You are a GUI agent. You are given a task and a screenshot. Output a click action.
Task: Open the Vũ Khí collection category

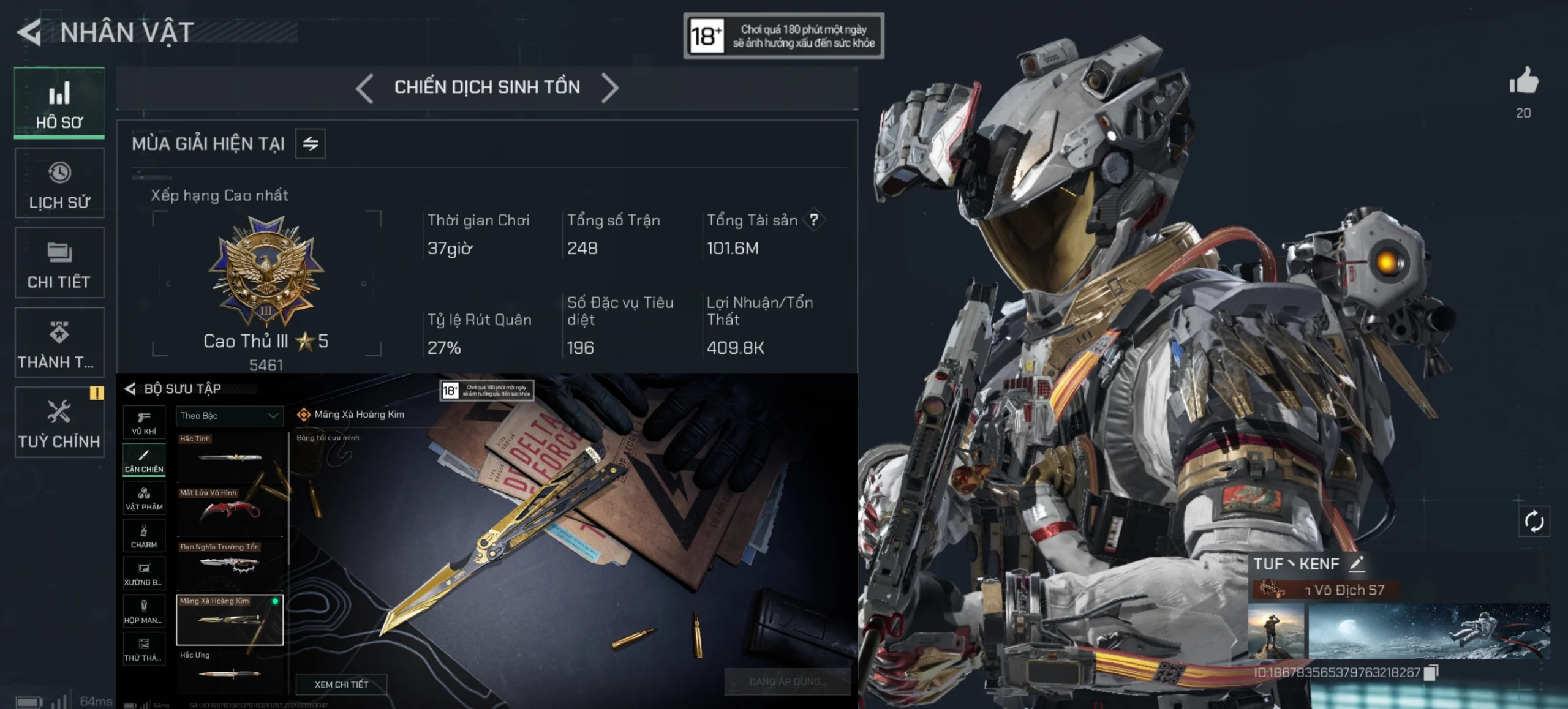click(x=144, y=422)
